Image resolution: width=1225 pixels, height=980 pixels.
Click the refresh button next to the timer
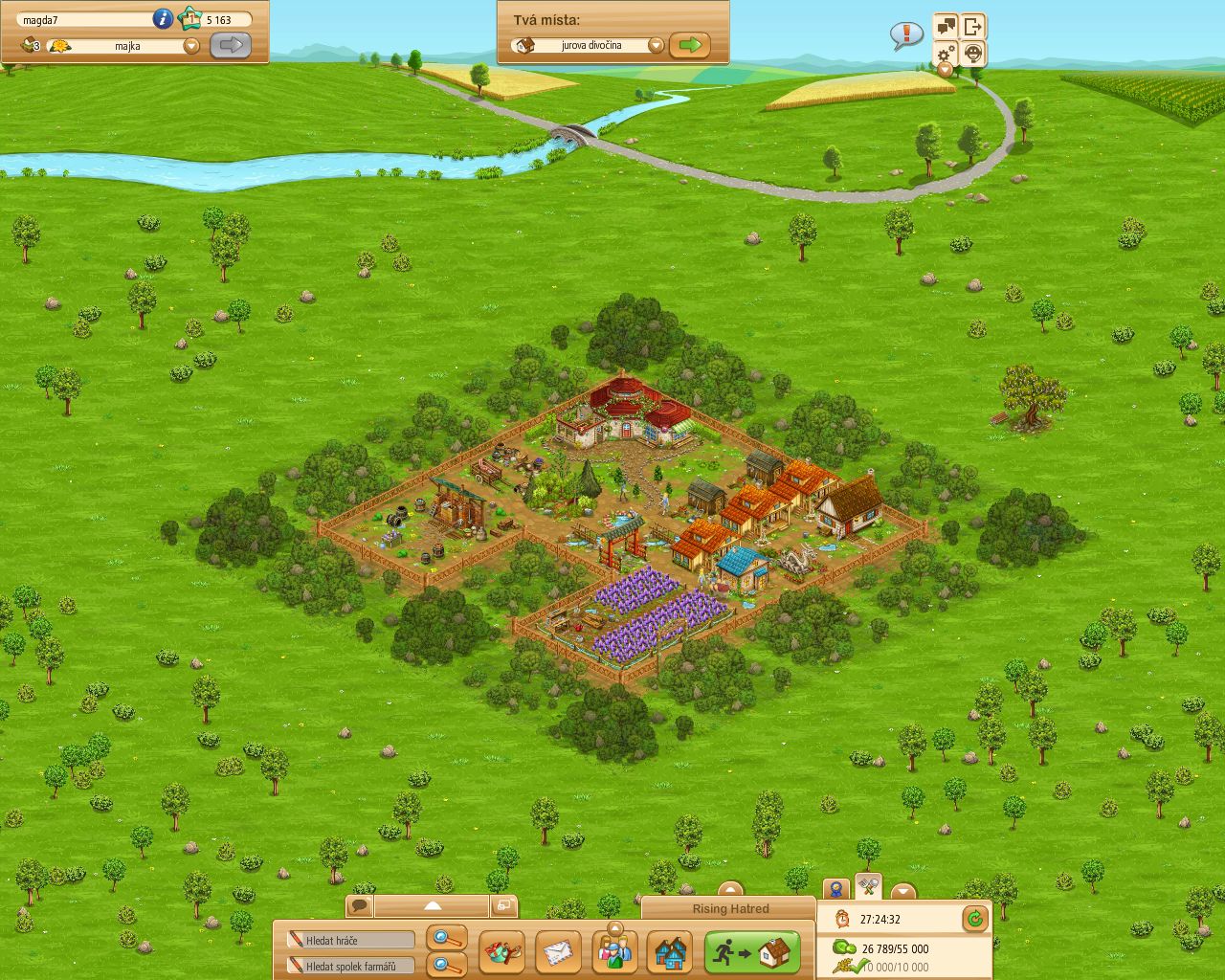click(x=974, y=920)
